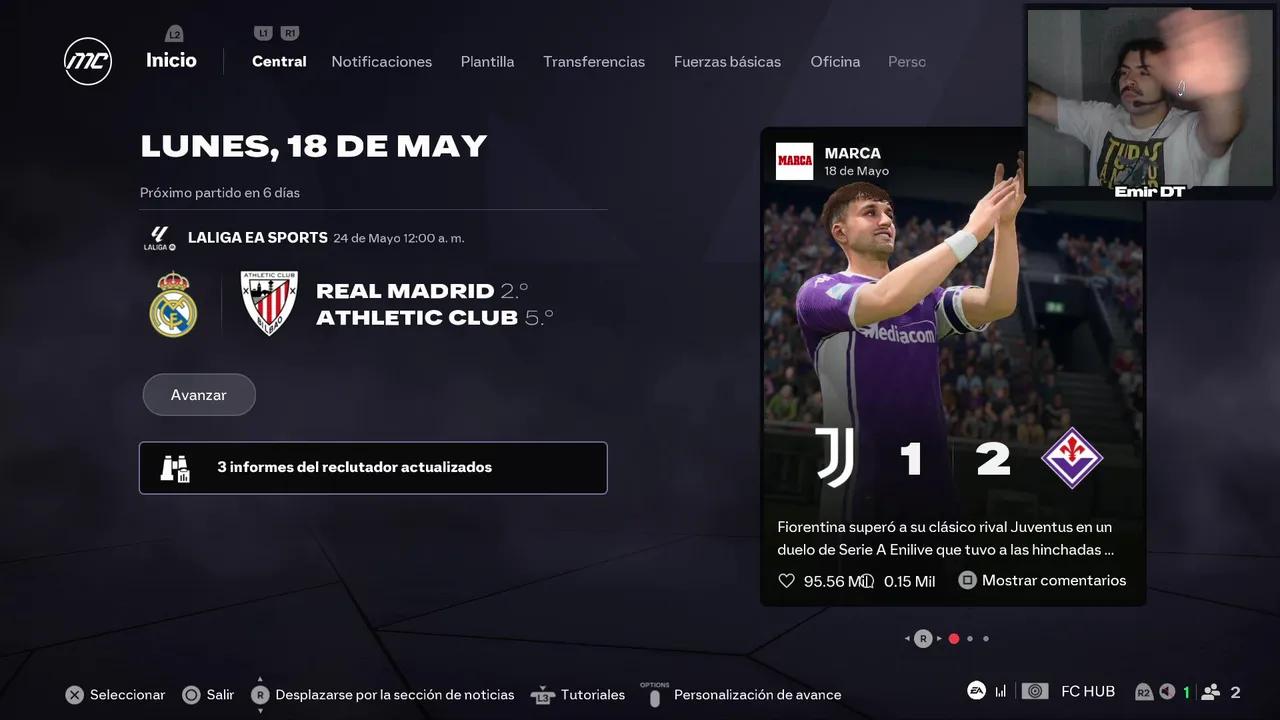Select the third news carousel dot
This screenshot has height=720, width=1280.
[x=970, y=638]
